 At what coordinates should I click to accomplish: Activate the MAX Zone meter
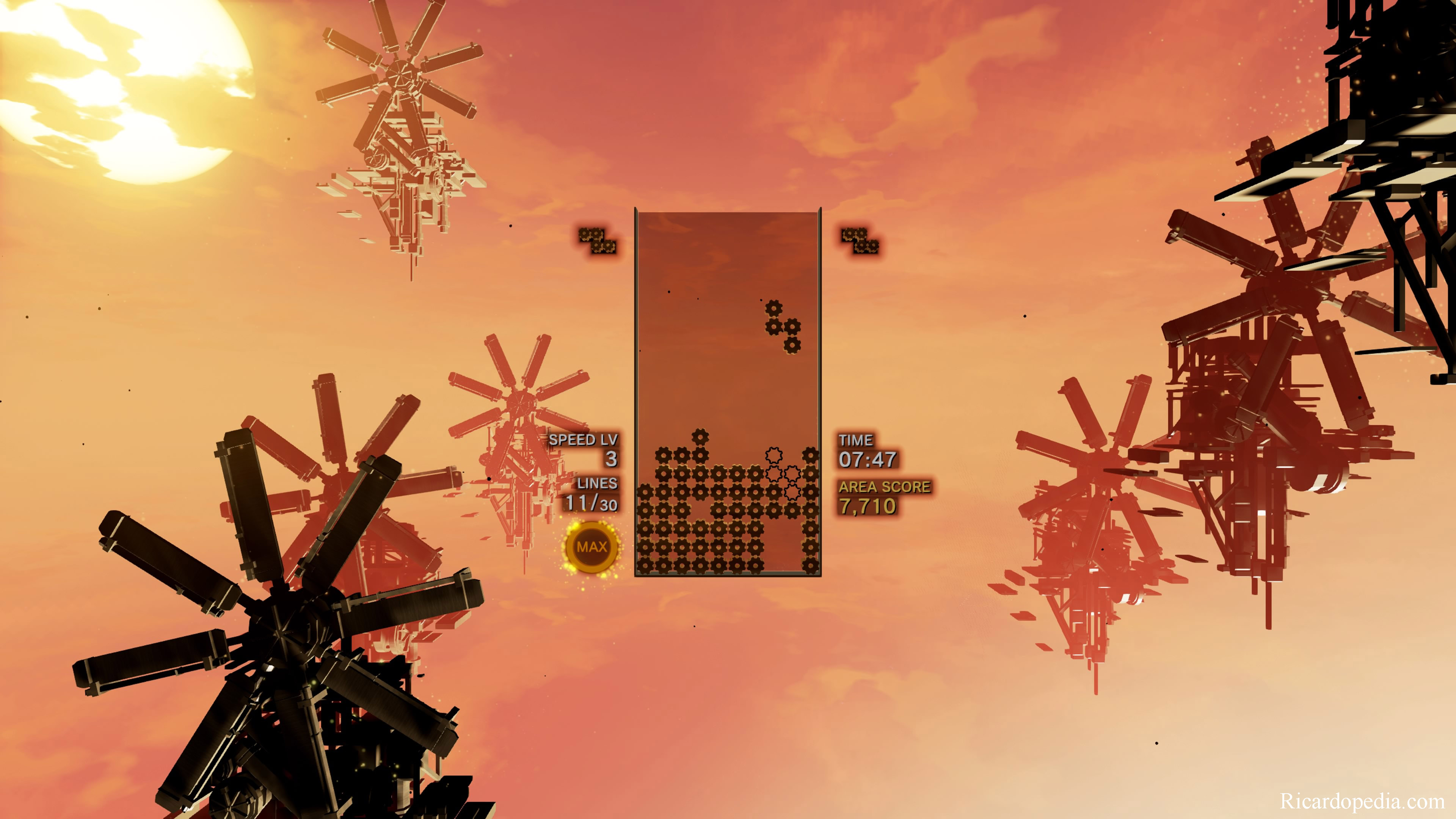point(591,546)
